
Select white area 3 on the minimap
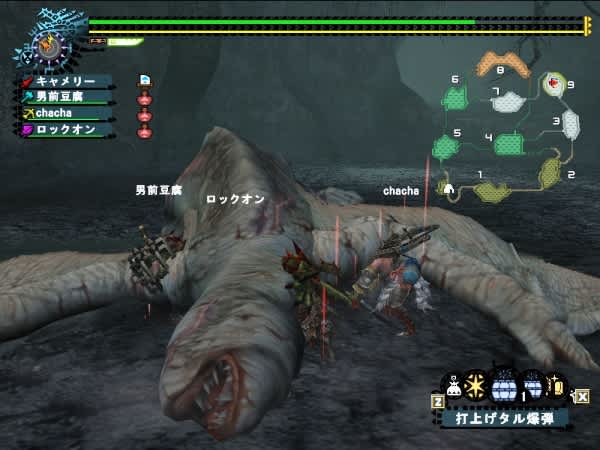pos(570,124)
